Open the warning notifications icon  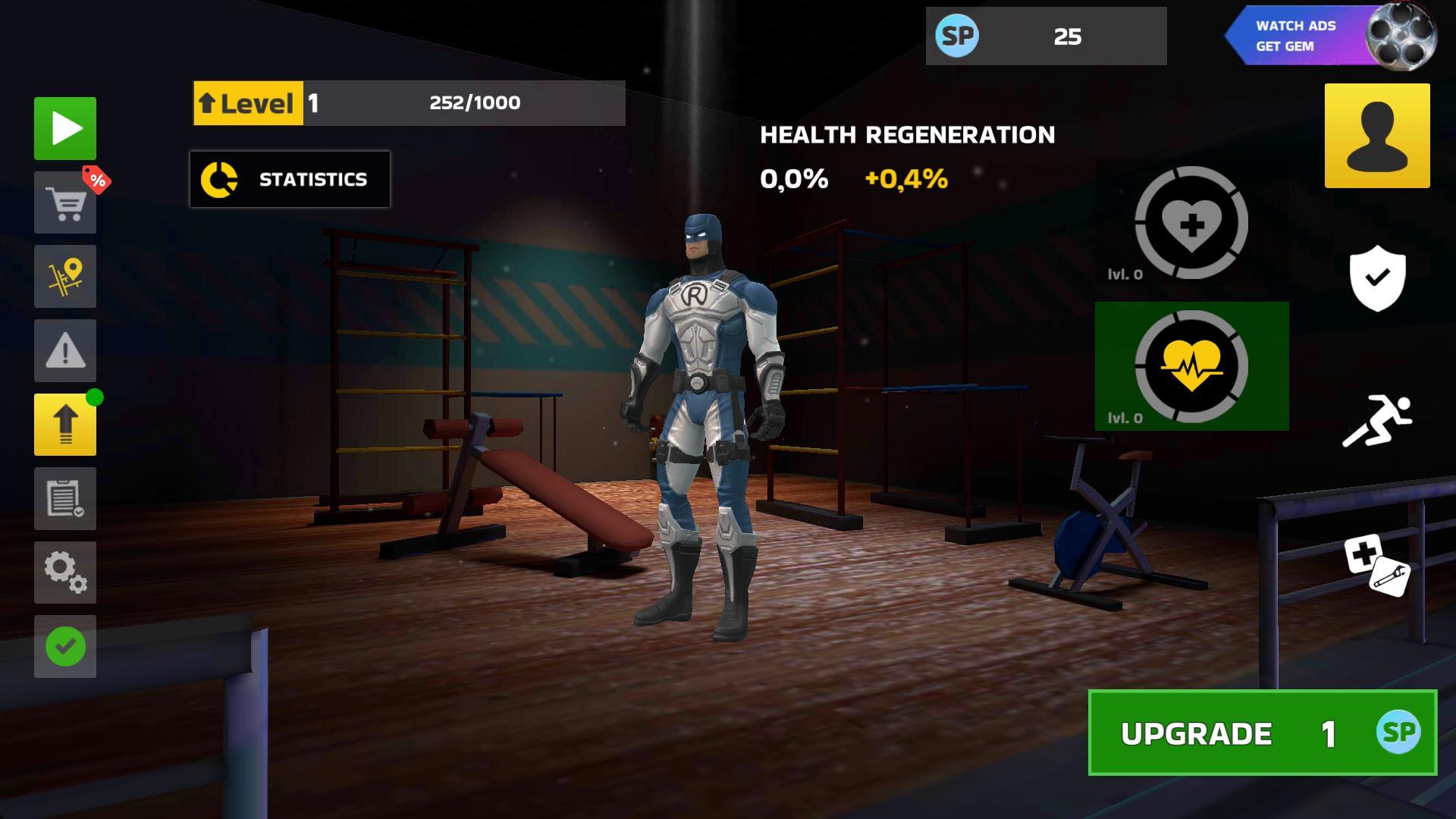click(64, 351)
